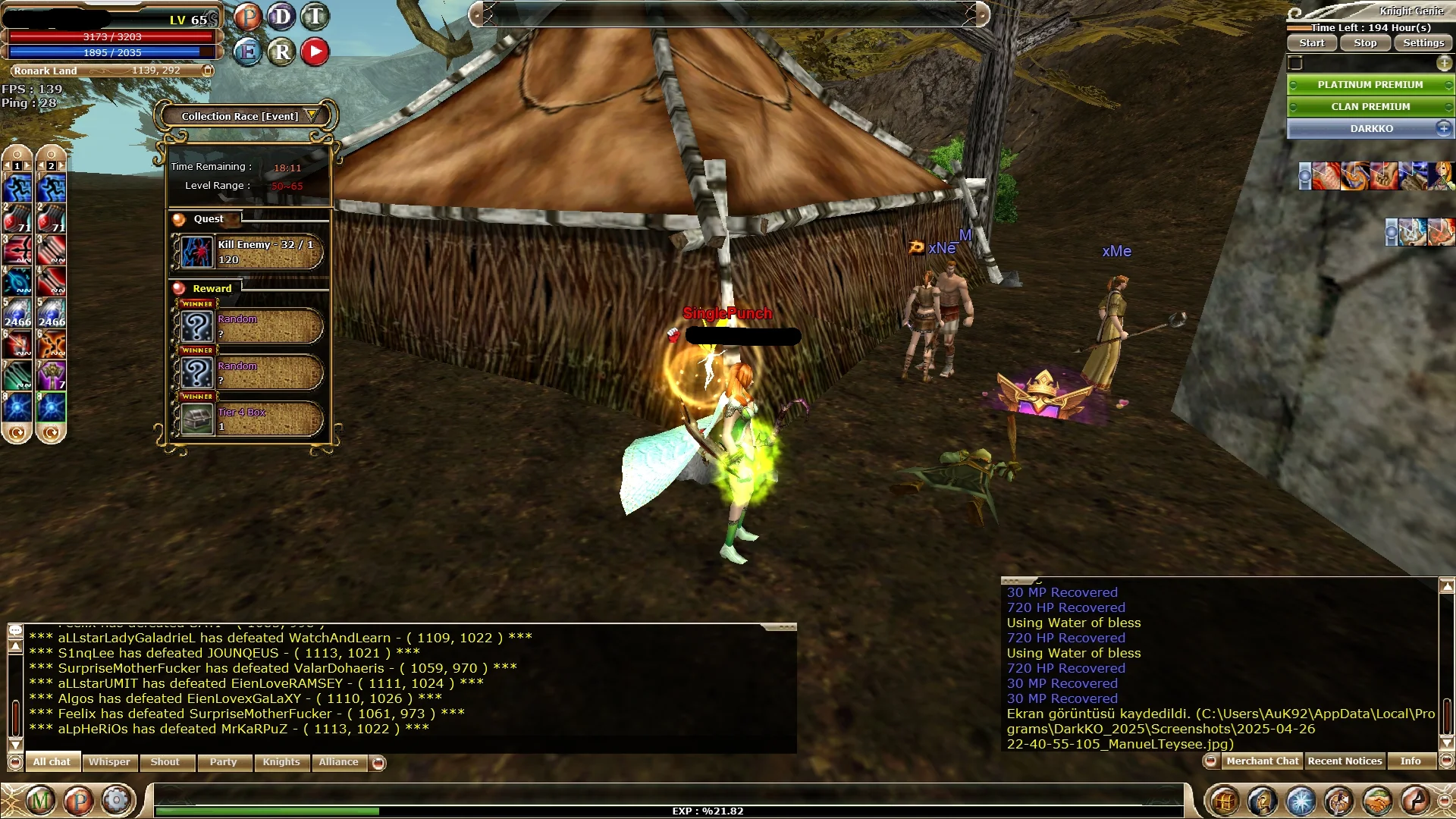
Task: Open the Knights chat tab
Action: pos(281,762)
